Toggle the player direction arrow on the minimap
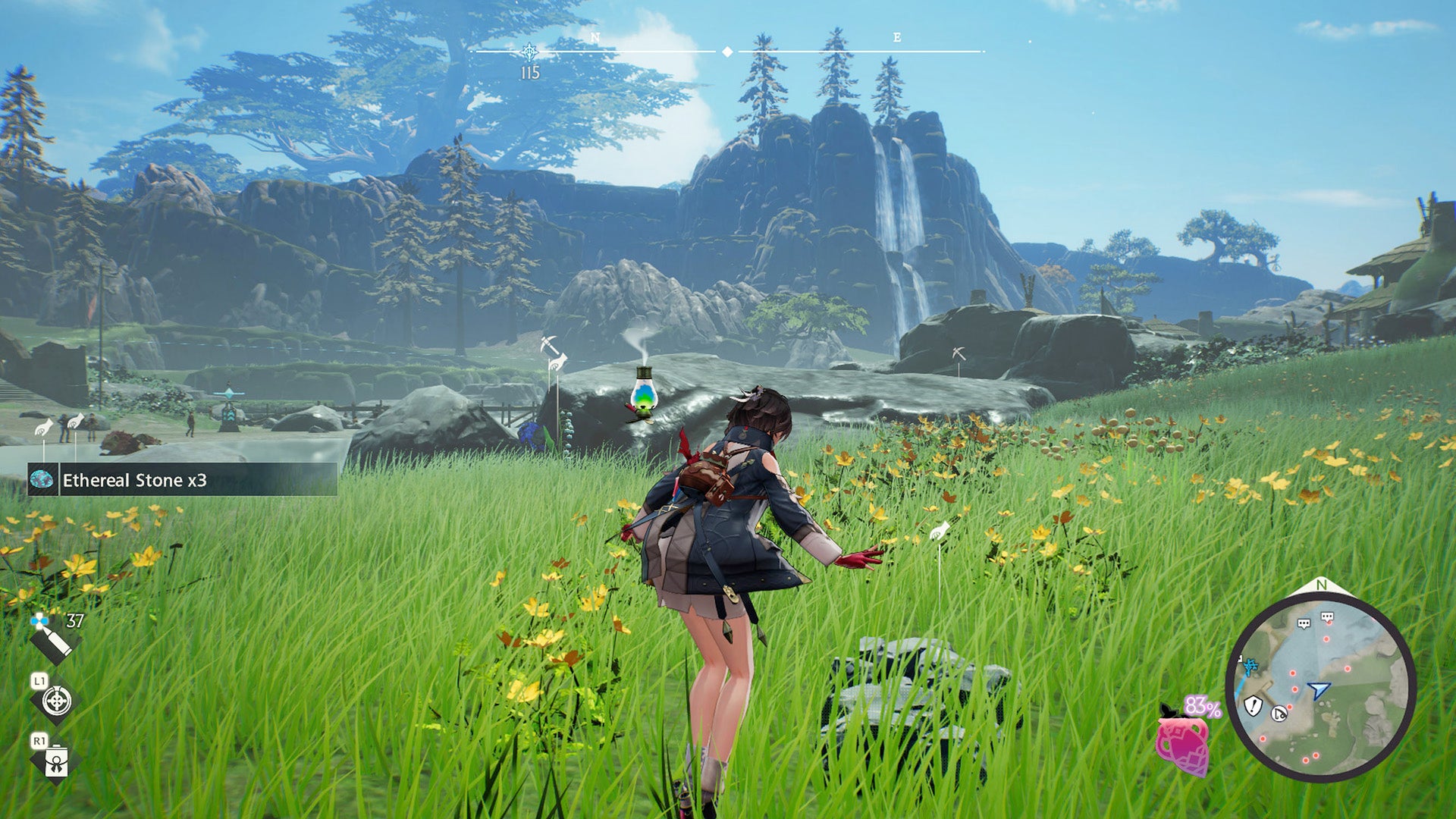 coord(1318,689)
